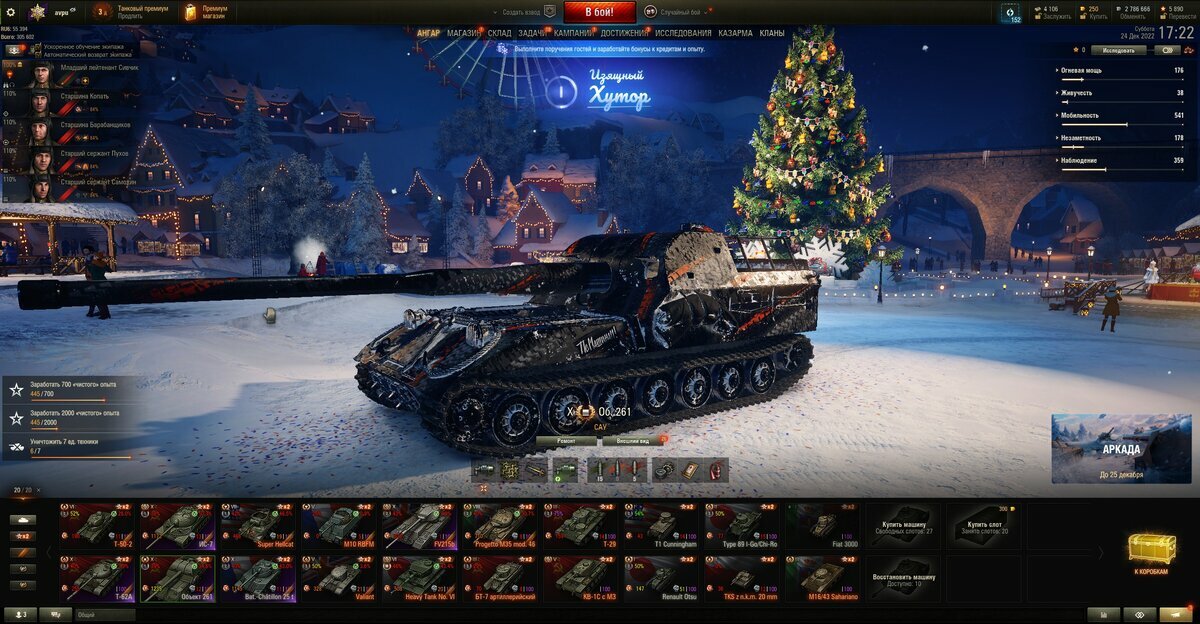Open the МАГАЗИН tab
The width and height of the screenshot is (1200, 624).
[463, 33]
